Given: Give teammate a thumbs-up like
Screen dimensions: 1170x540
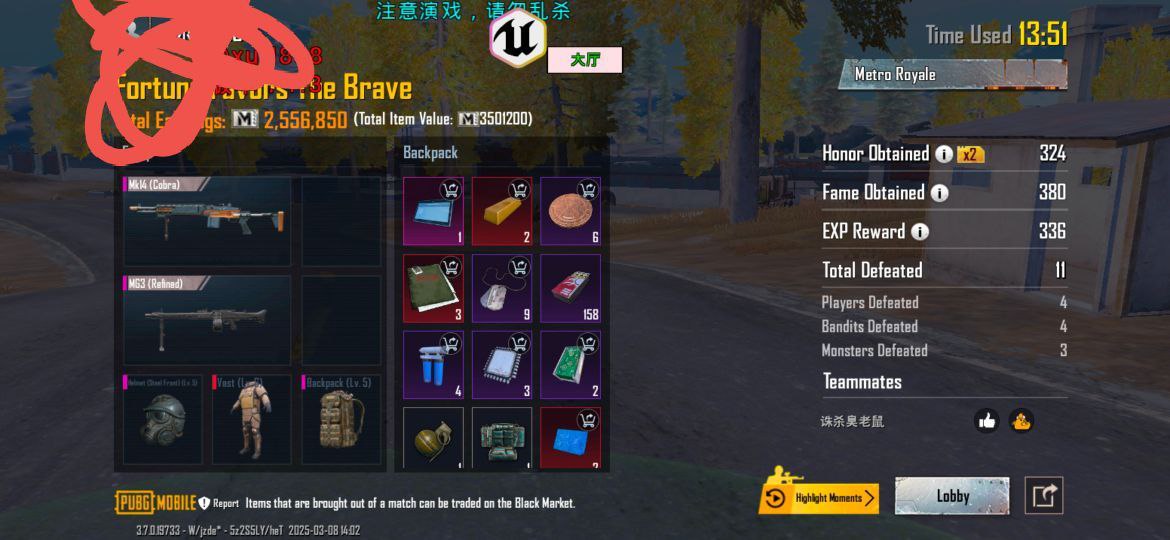Looking at the screenshot, I should (x=987, y=421).
